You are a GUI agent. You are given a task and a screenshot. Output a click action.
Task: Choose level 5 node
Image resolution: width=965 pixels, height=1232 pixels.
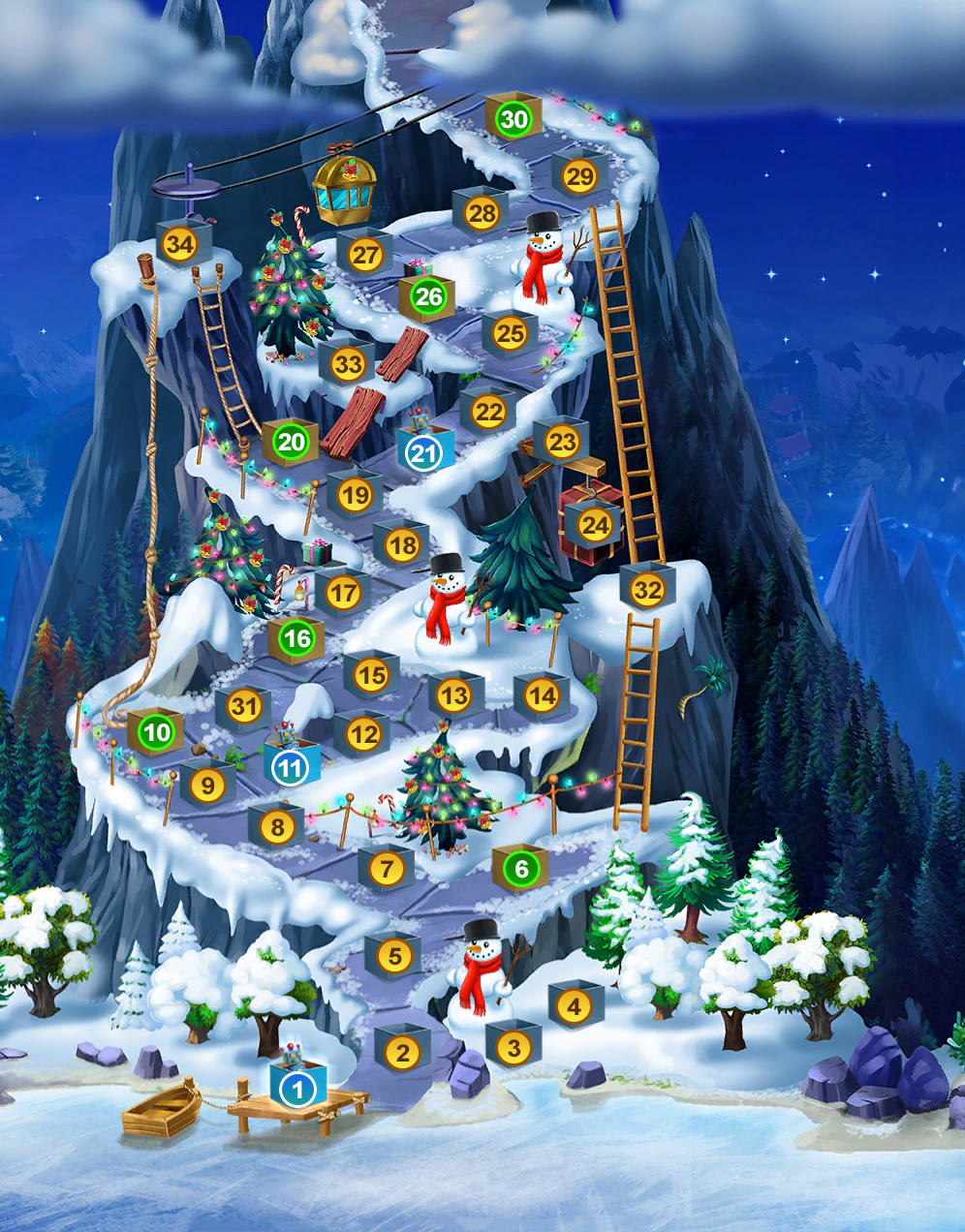point(394,956)
